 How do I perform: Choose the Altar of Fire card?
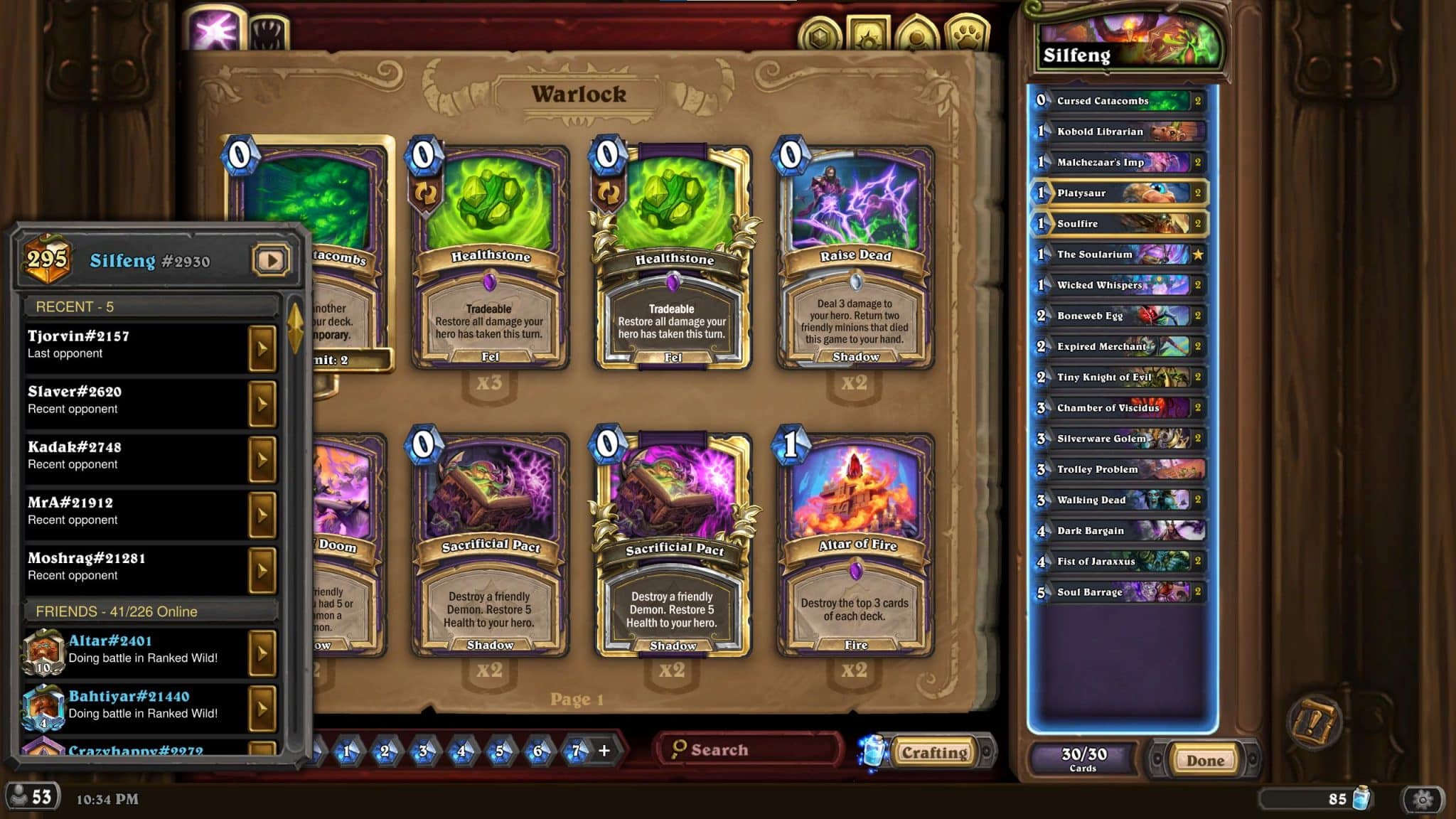pyautogui.click(x=855, y=547)
